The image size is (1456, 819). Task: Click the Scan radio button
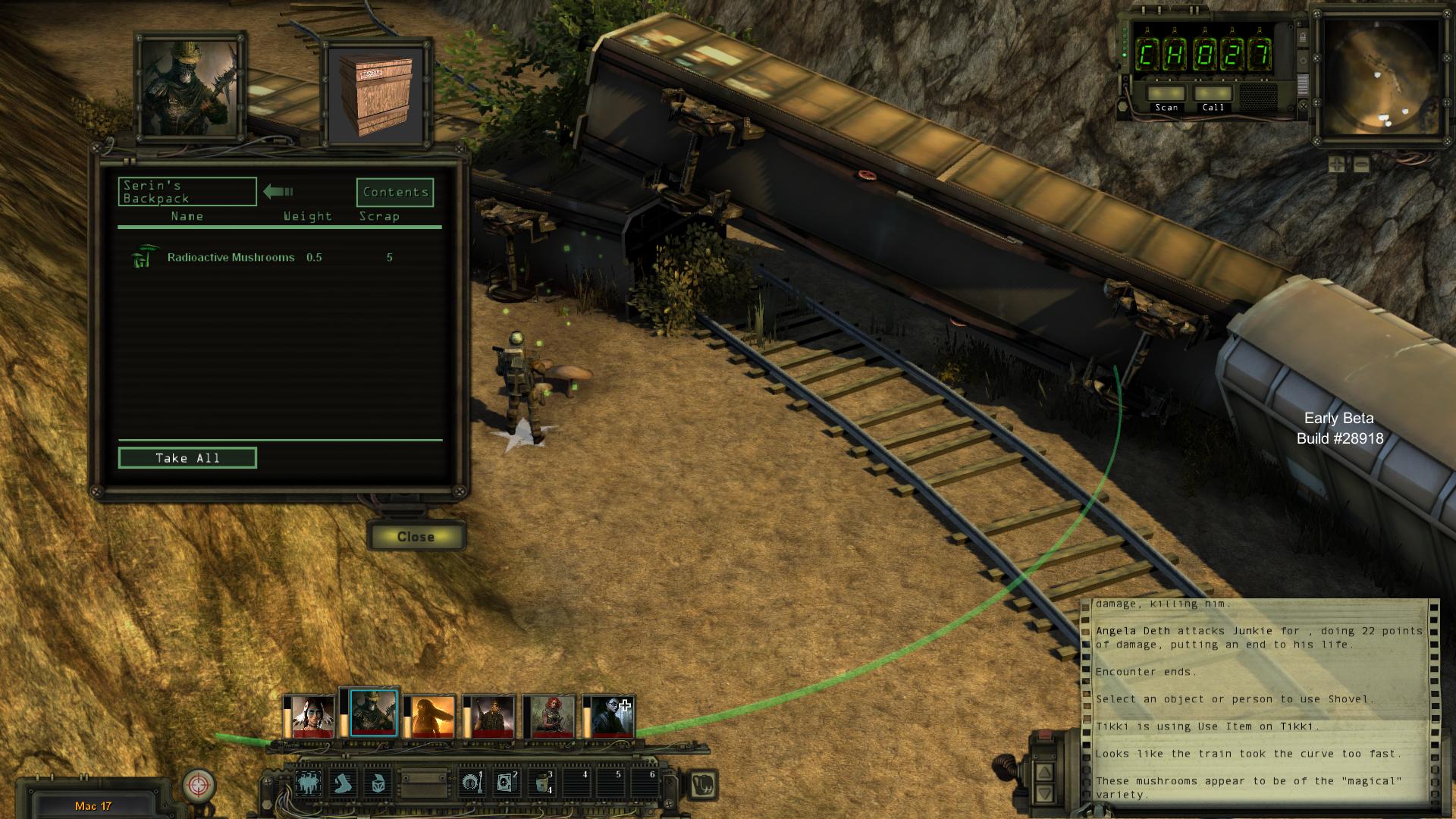click(x=1166, y=94)
